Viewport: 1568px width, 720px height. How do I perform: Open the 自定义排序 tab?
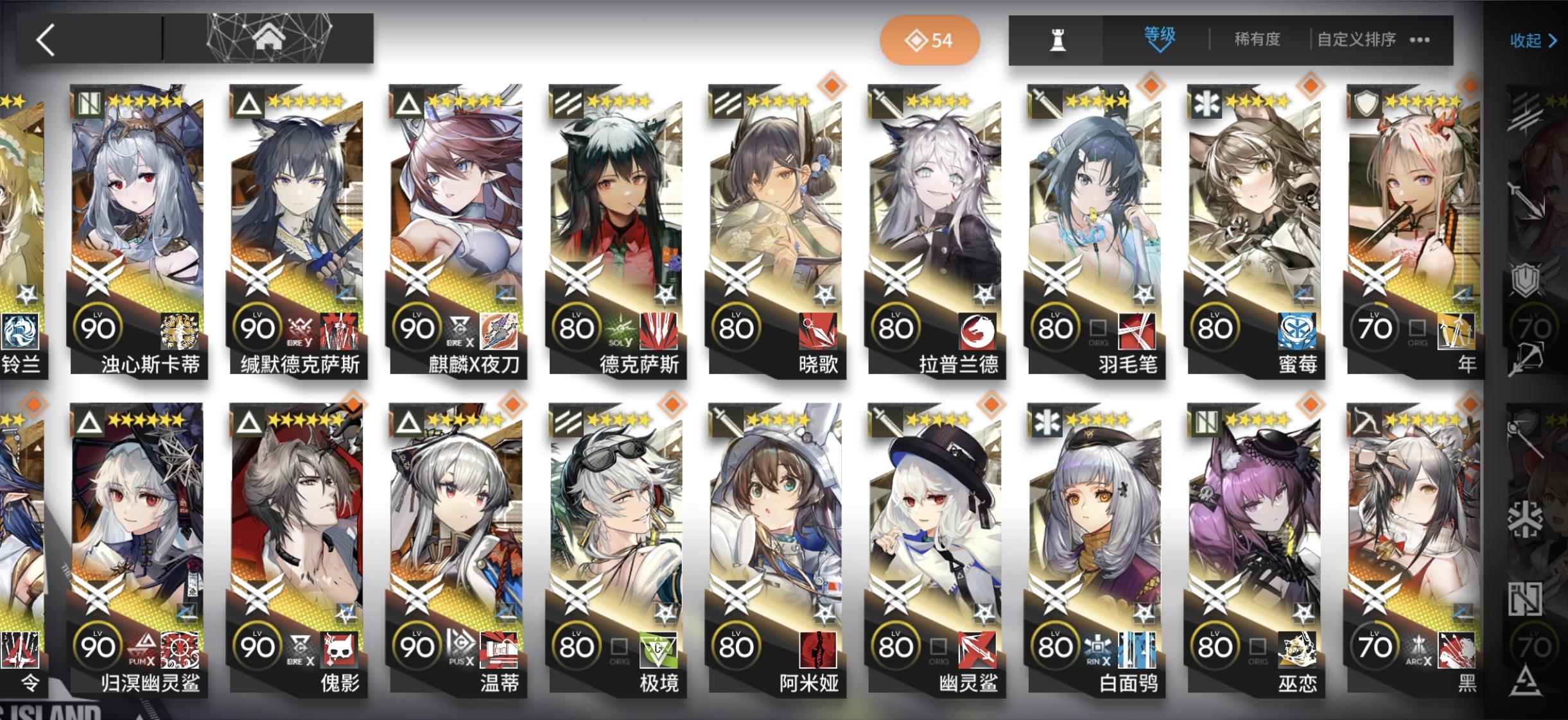tap(1356, 40)
